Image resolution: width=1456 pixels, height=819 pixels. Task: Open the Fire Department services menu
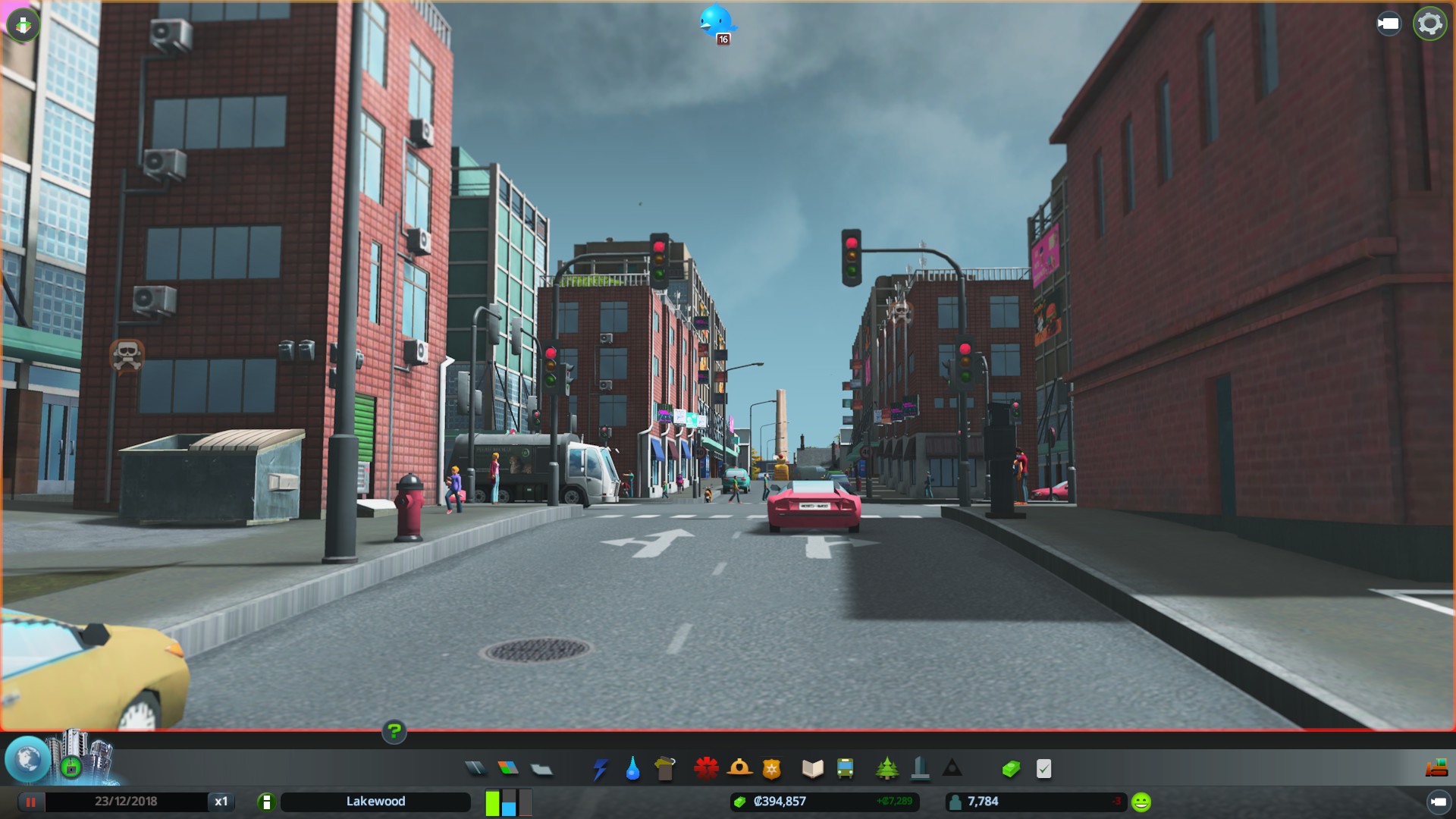coord(741,768)
